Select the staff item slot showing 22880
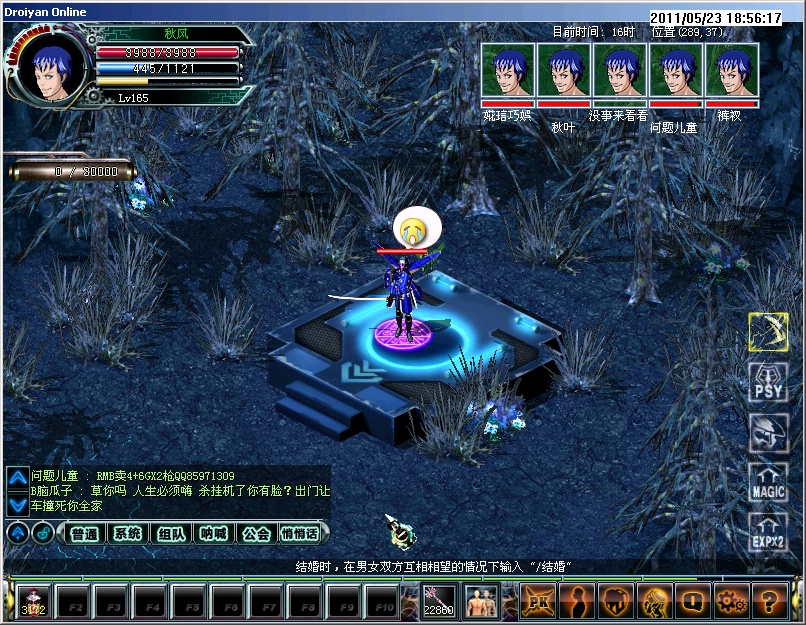The image size is (806, 625). 438,602
